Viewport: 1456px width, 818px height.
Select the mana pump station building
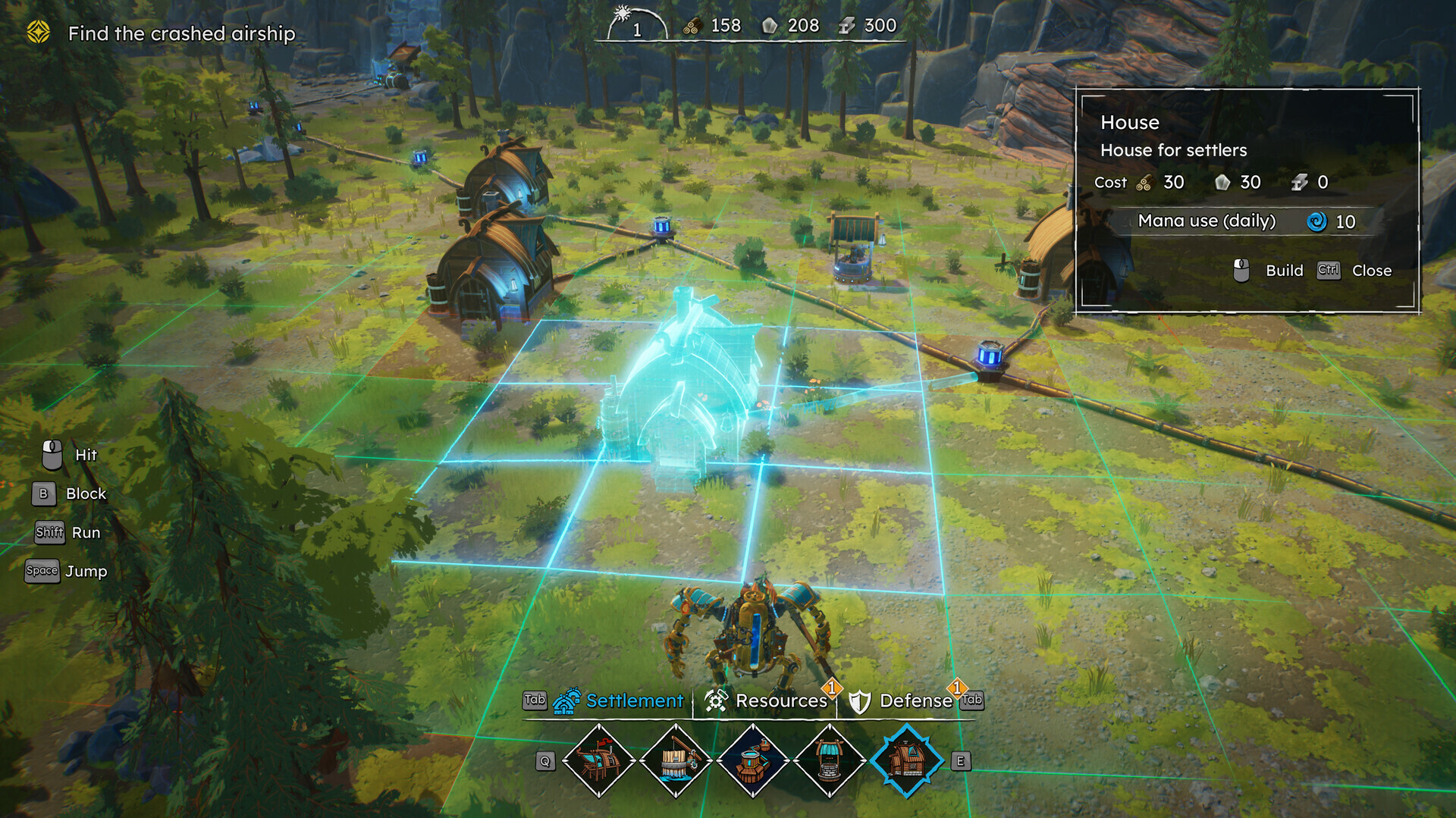[x=753, y=760]
